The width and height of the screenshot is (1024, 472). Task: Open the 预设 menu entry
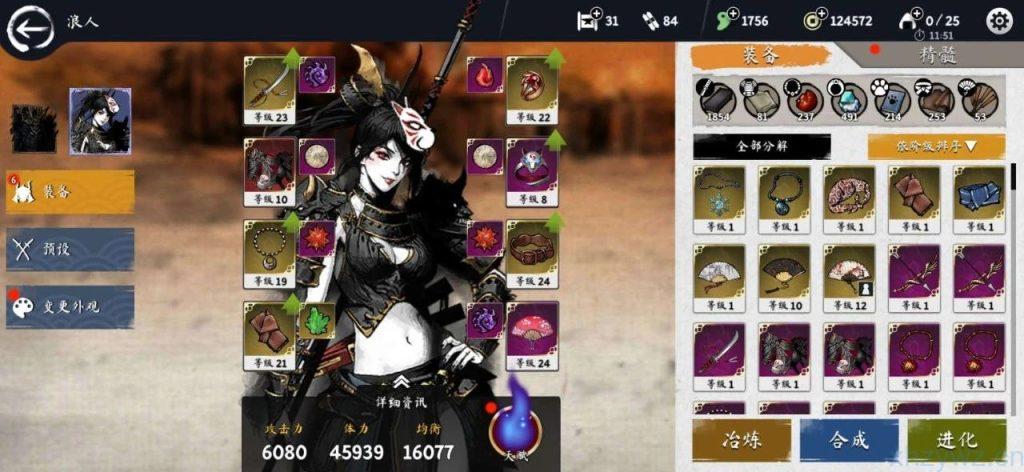(70, 249)
